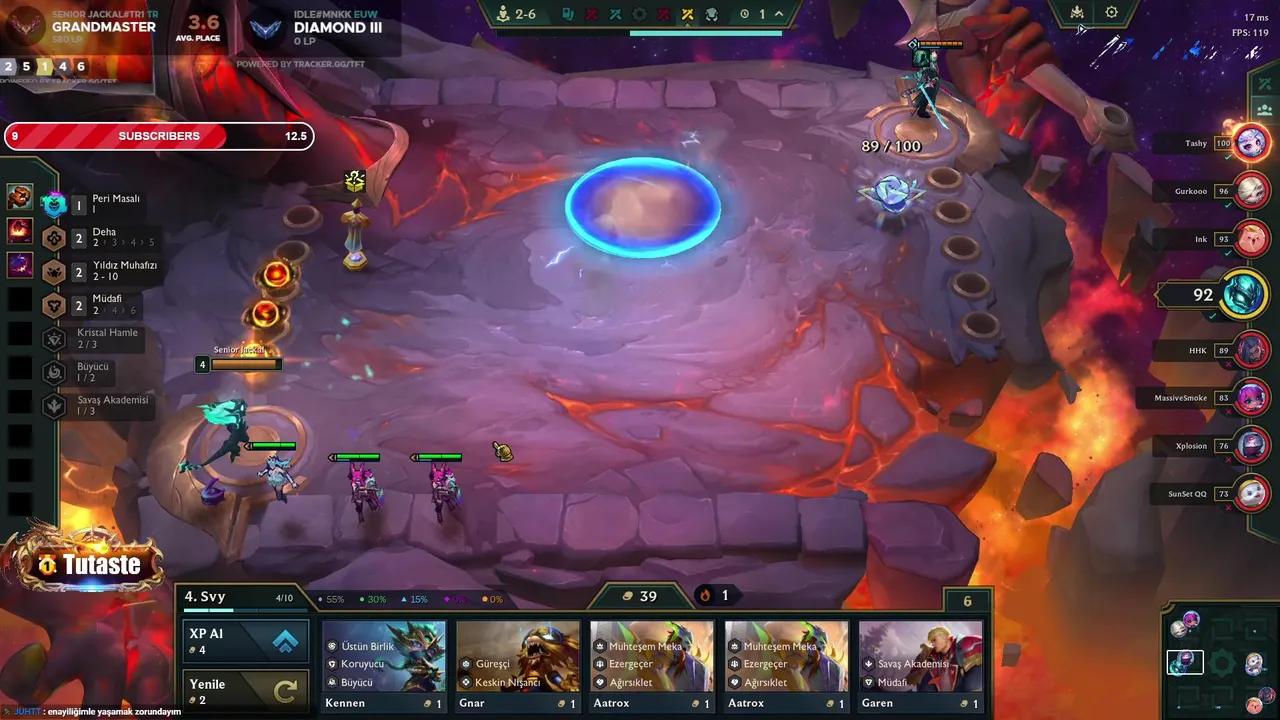Click the arena minimap
The width and height of the screenshot is (1280, 720).
pyautogui.click(x=1221, y=661)
